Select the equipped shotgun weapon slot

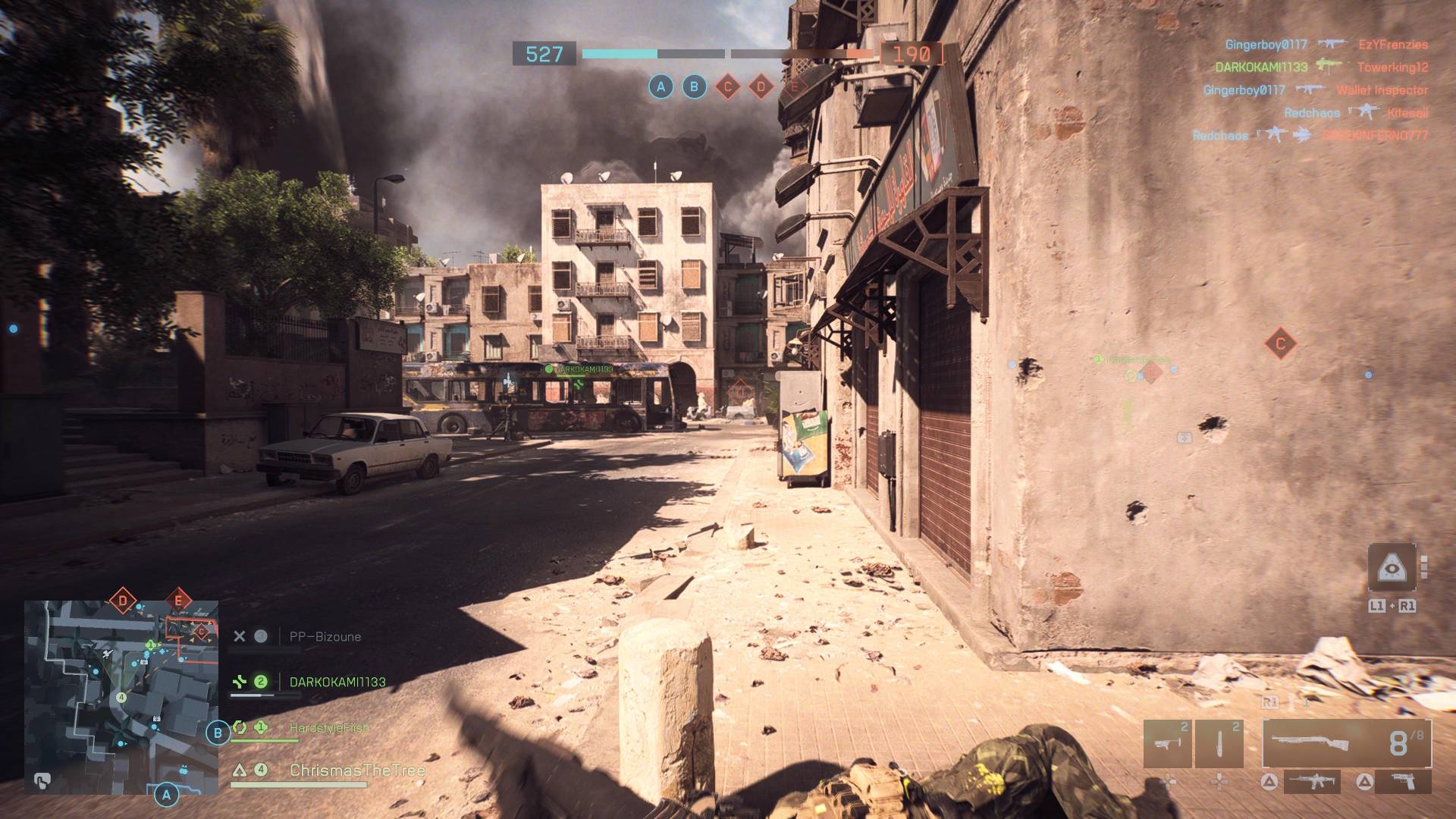(x=1346, y=744)
